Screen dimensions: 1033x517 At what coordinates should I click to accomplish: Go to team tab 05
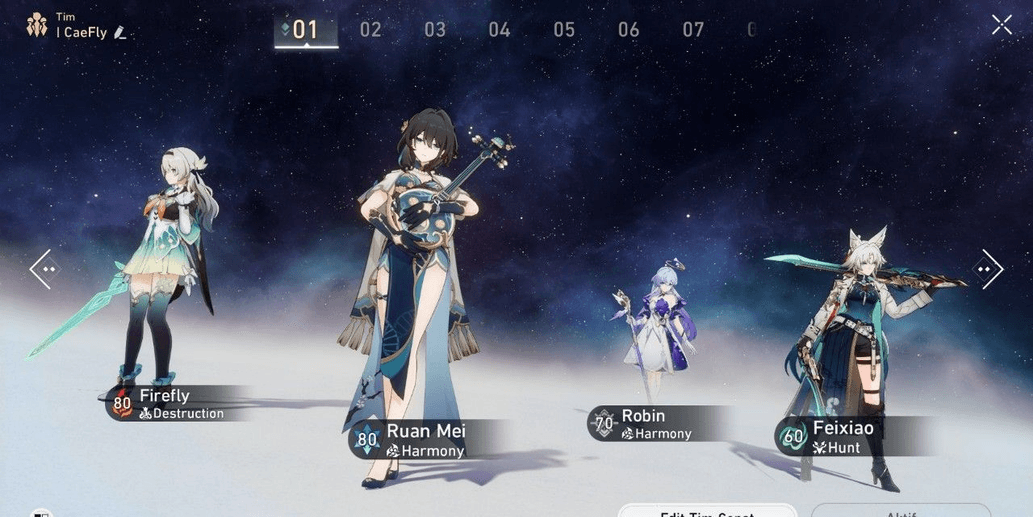pyautogui.click(x=564, y=30)
